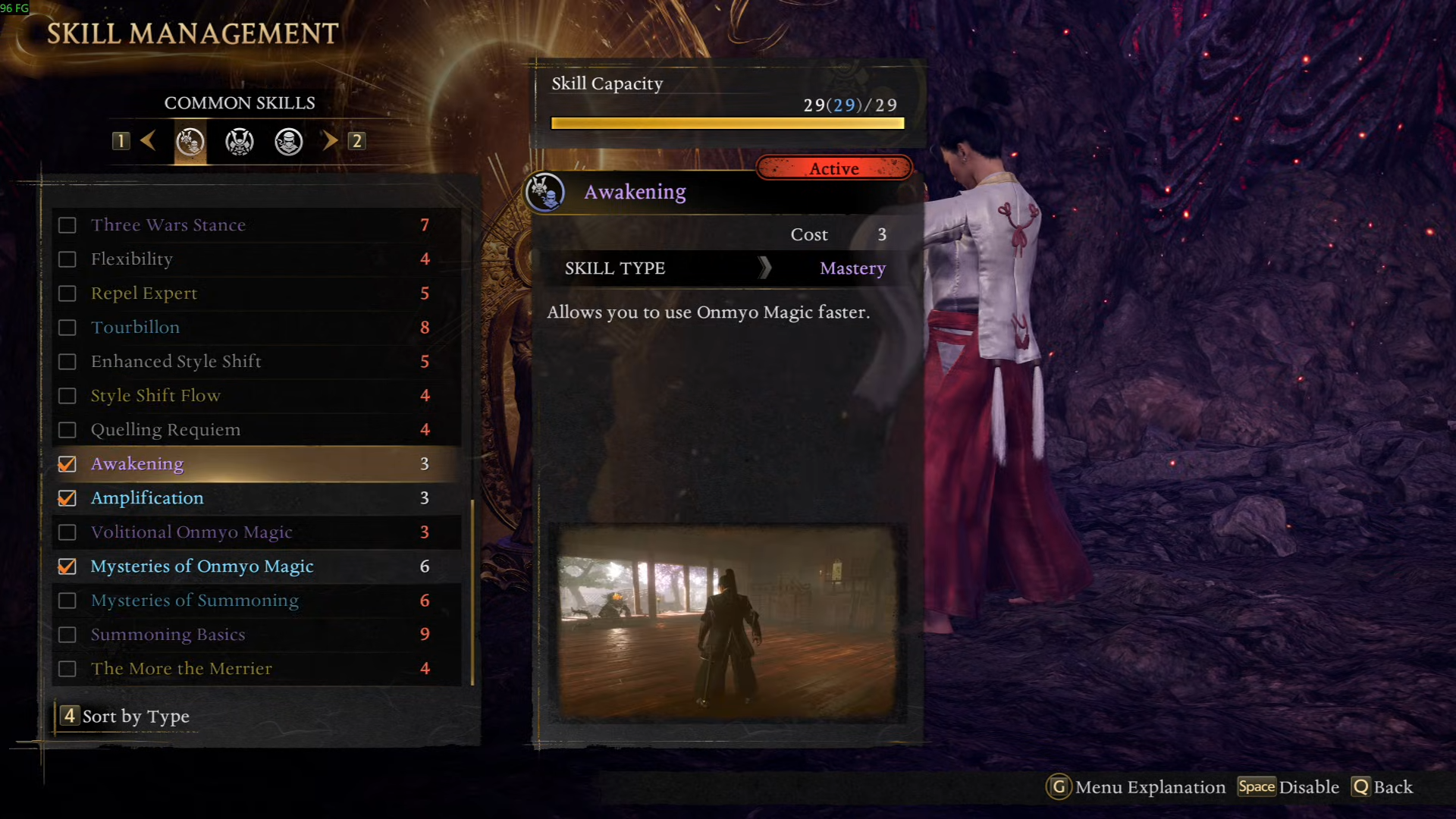Choose the Repel Expert skill row
The image size is (1456, 819).
[x=144, y=293]
